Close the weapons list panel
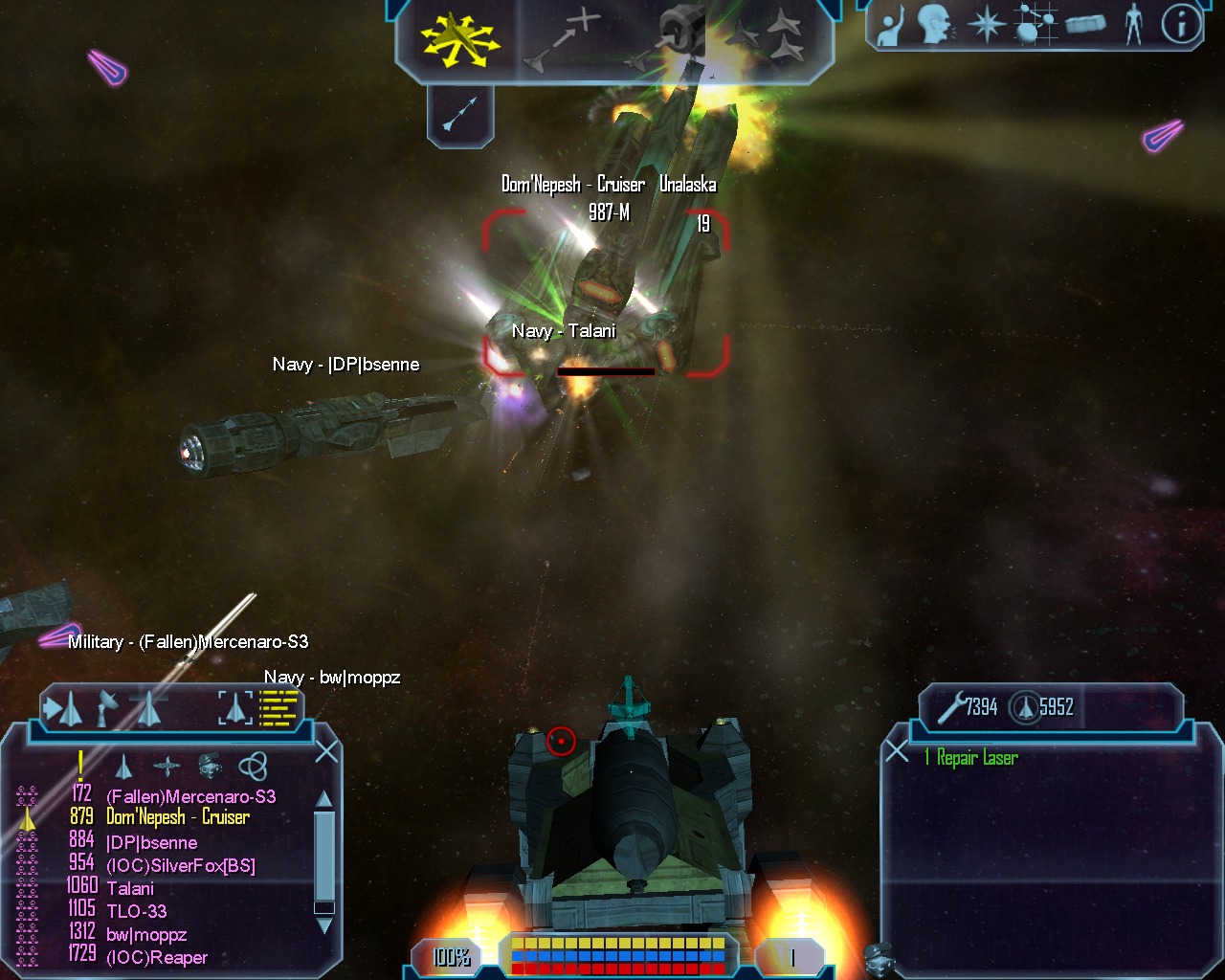 coord(897,752)
